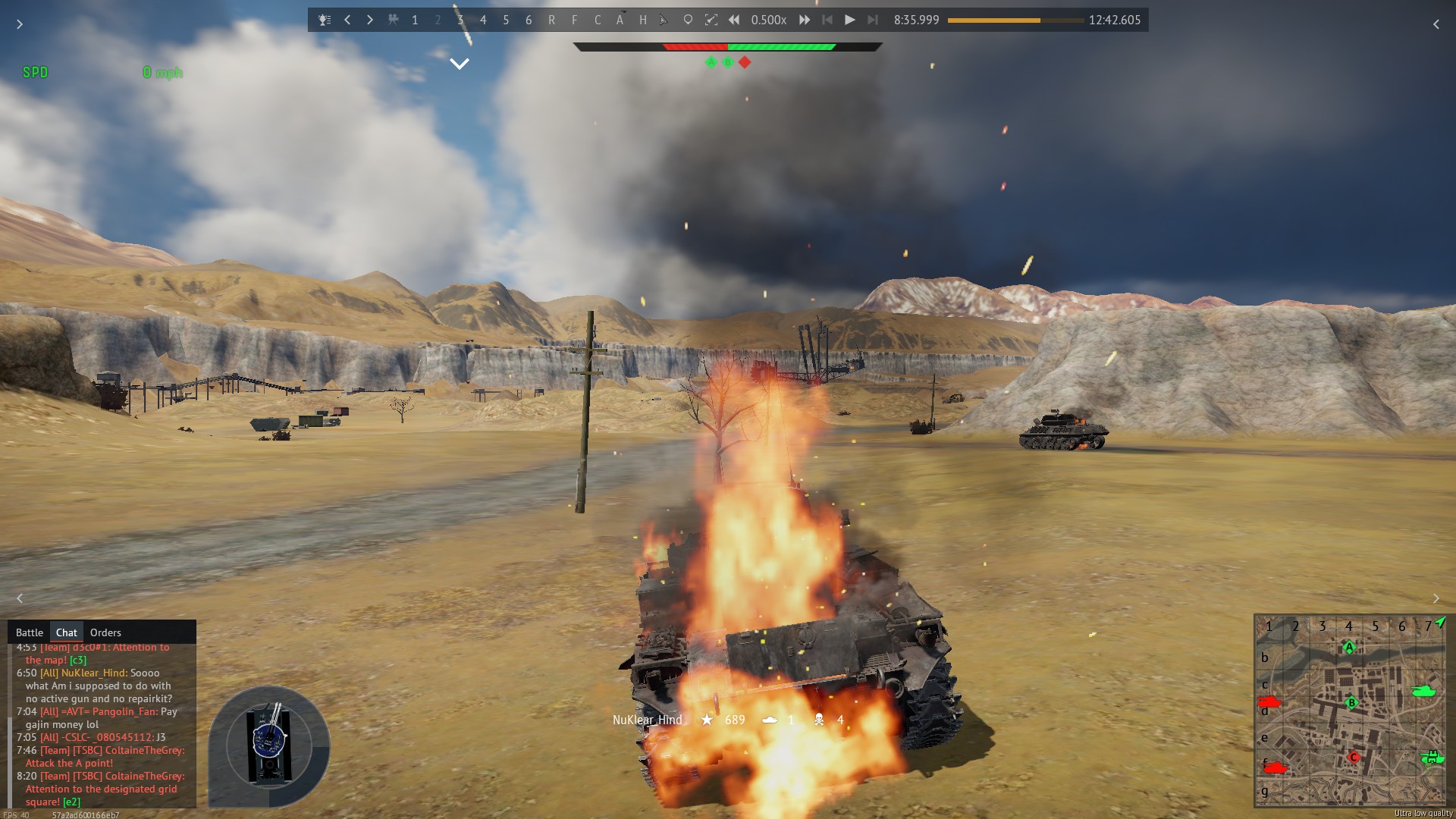Image resolution: width=1456 pixels, height=819 pixels.
Task: Slow down replay with rewind arrows
Action: click(x=734, y=20)
